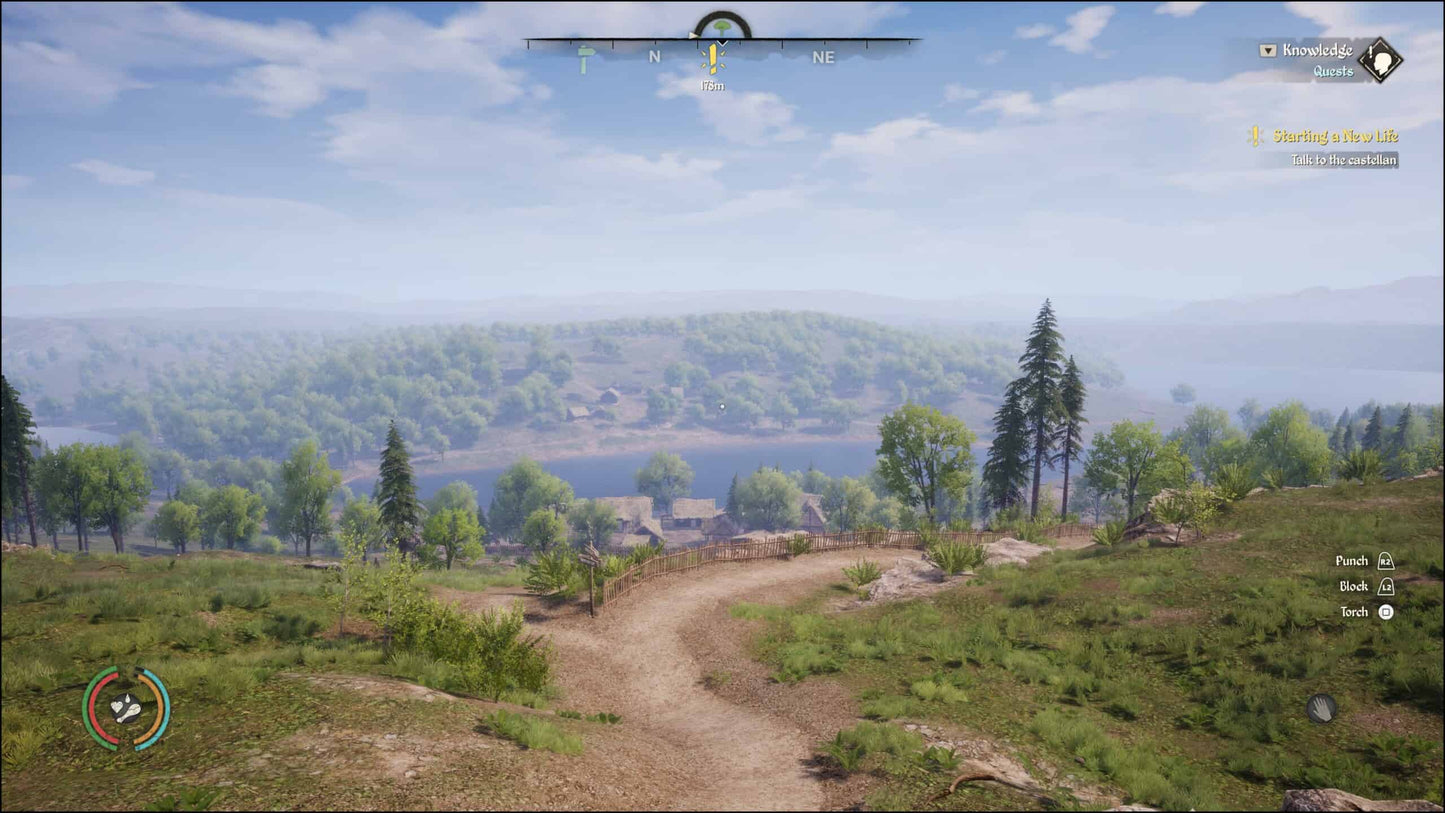Select the Starting a New Life quest title
The height and width of the screenshot is (813, 1445).
[1335, 136]
